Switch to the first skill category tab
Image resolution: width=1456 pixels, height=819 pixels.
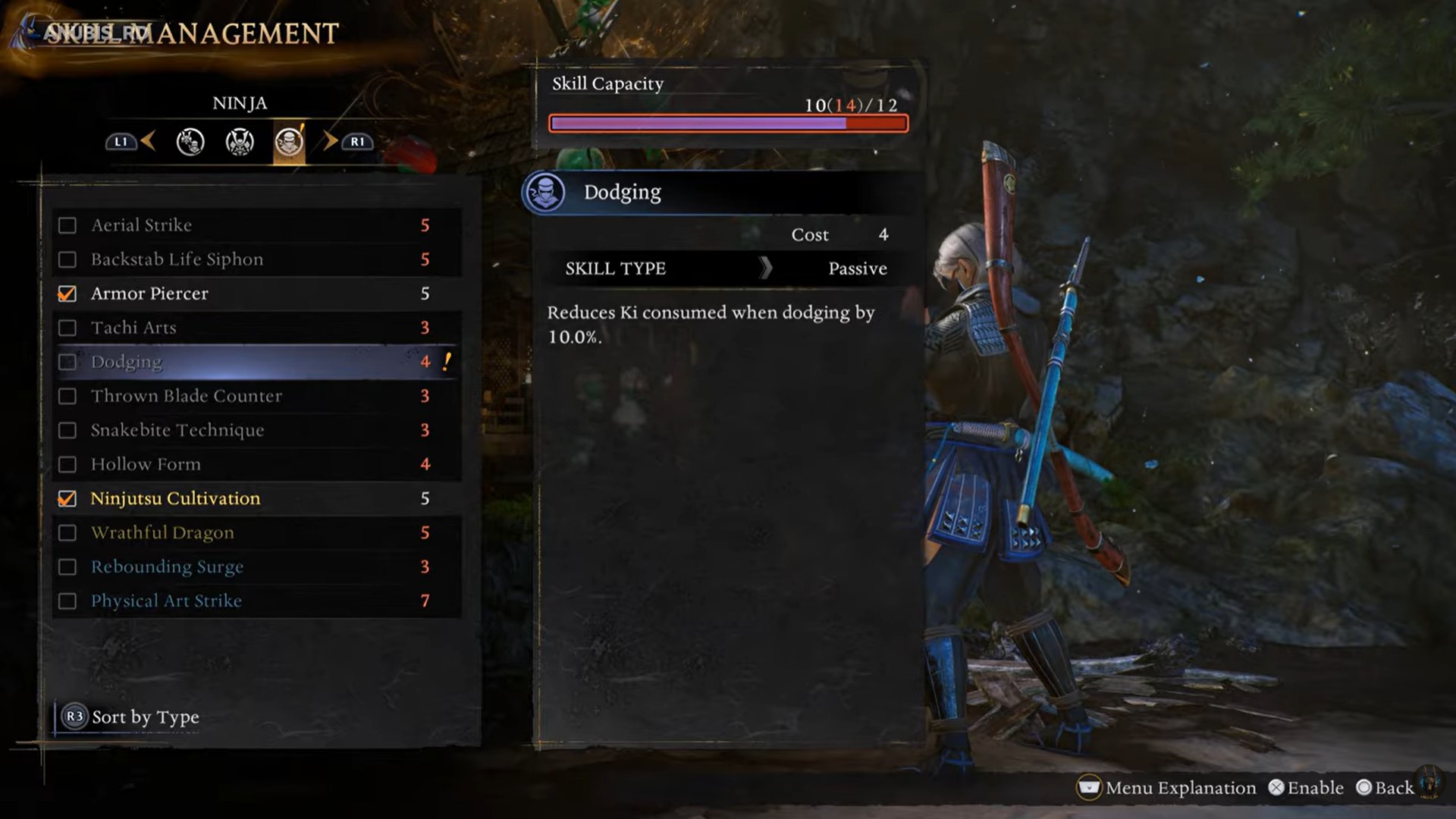point(190,142)
